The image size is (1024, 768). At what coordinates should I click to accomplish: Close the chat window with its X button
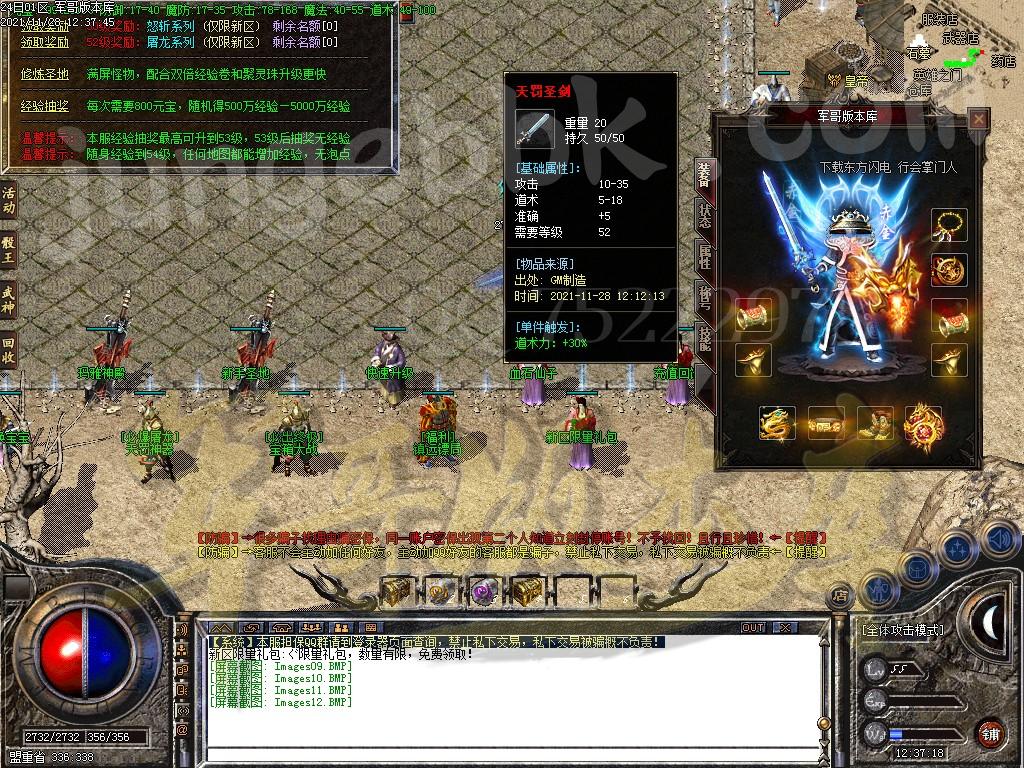788,627
